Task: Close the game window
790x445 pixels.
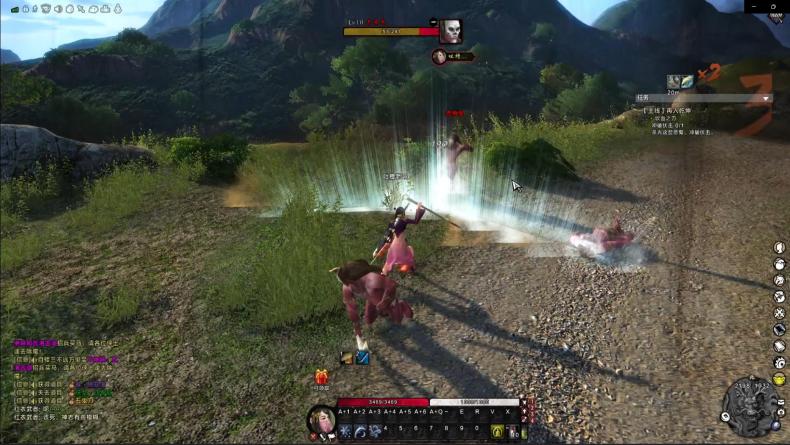Action: [773, 6]
